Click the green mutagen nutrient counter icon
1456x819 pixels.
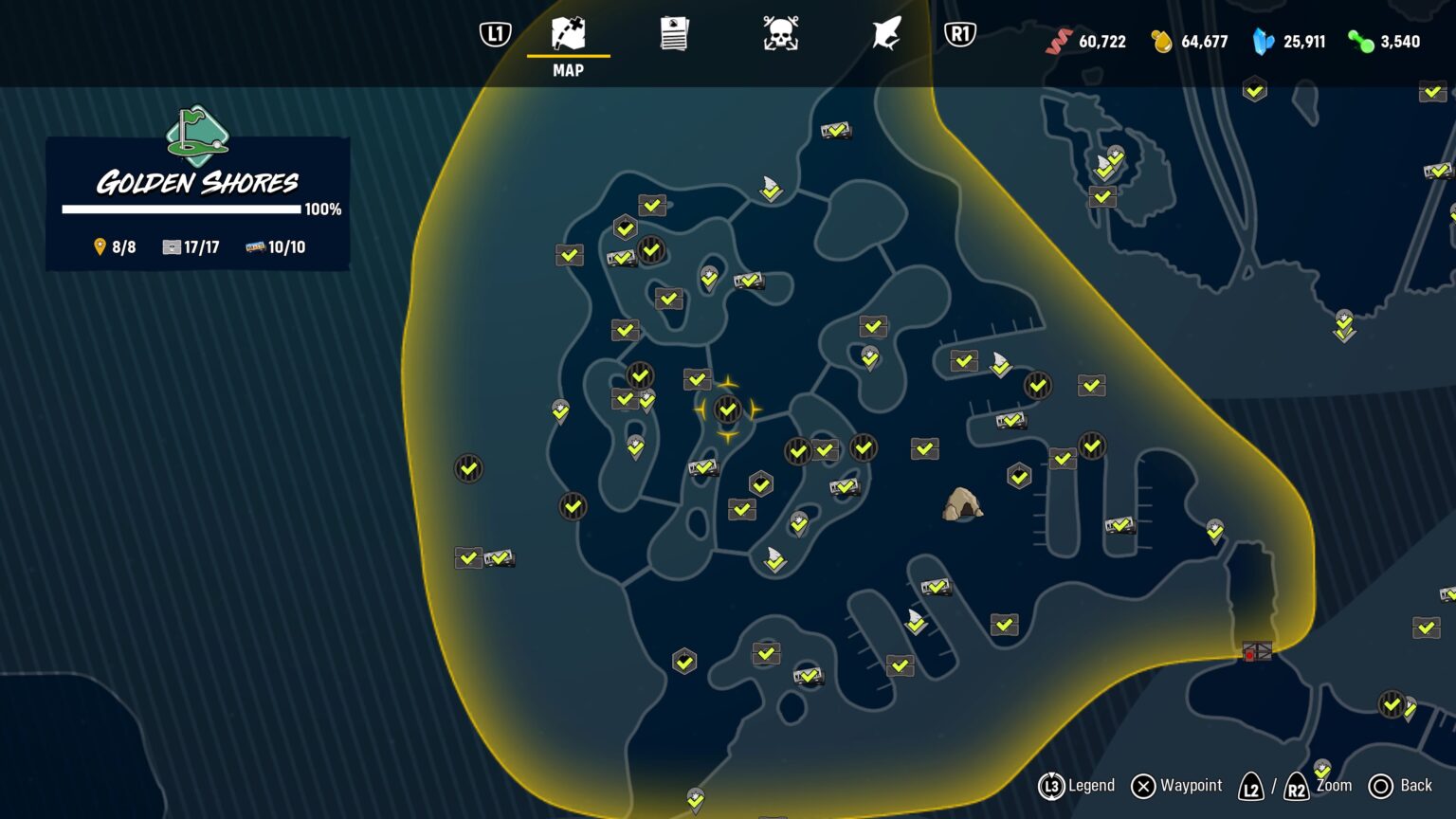tap(1361, 42)
